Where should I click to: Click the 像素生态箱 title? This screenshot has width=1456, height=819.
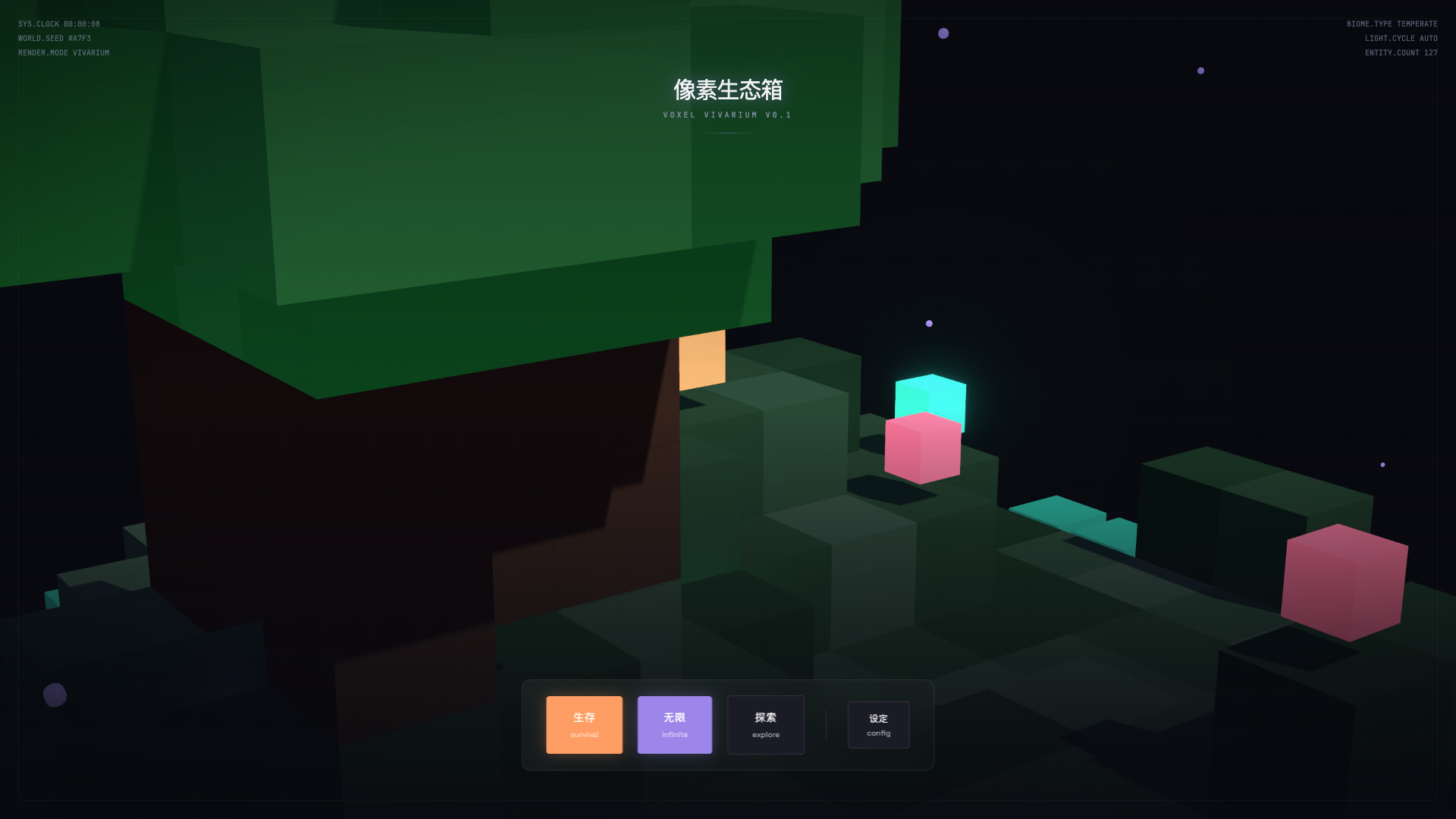click(x=728, y=89)
